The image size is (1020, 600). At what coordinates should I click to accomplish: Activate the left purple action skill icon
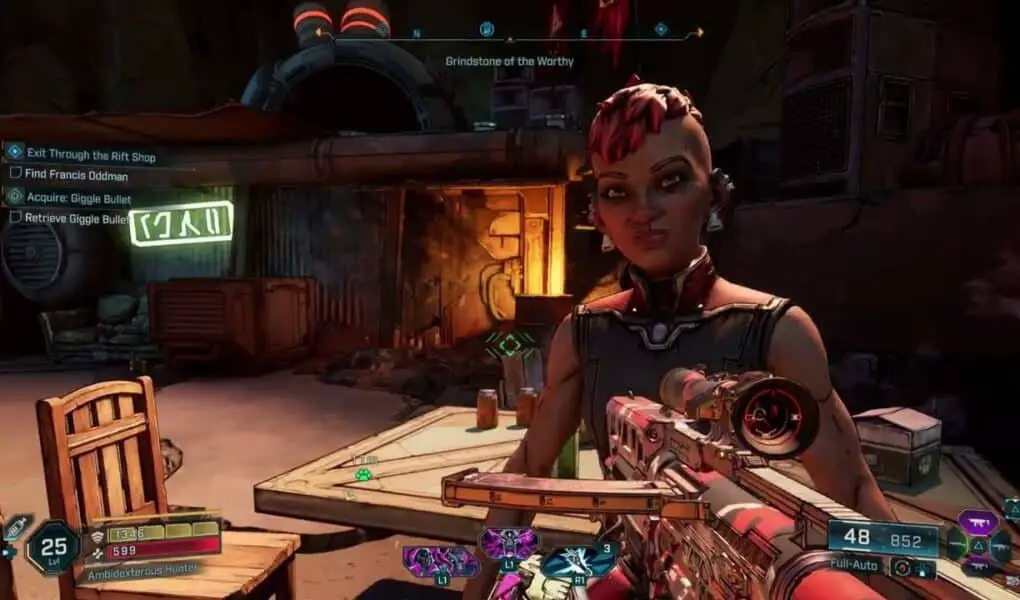[x=441, y=561]
